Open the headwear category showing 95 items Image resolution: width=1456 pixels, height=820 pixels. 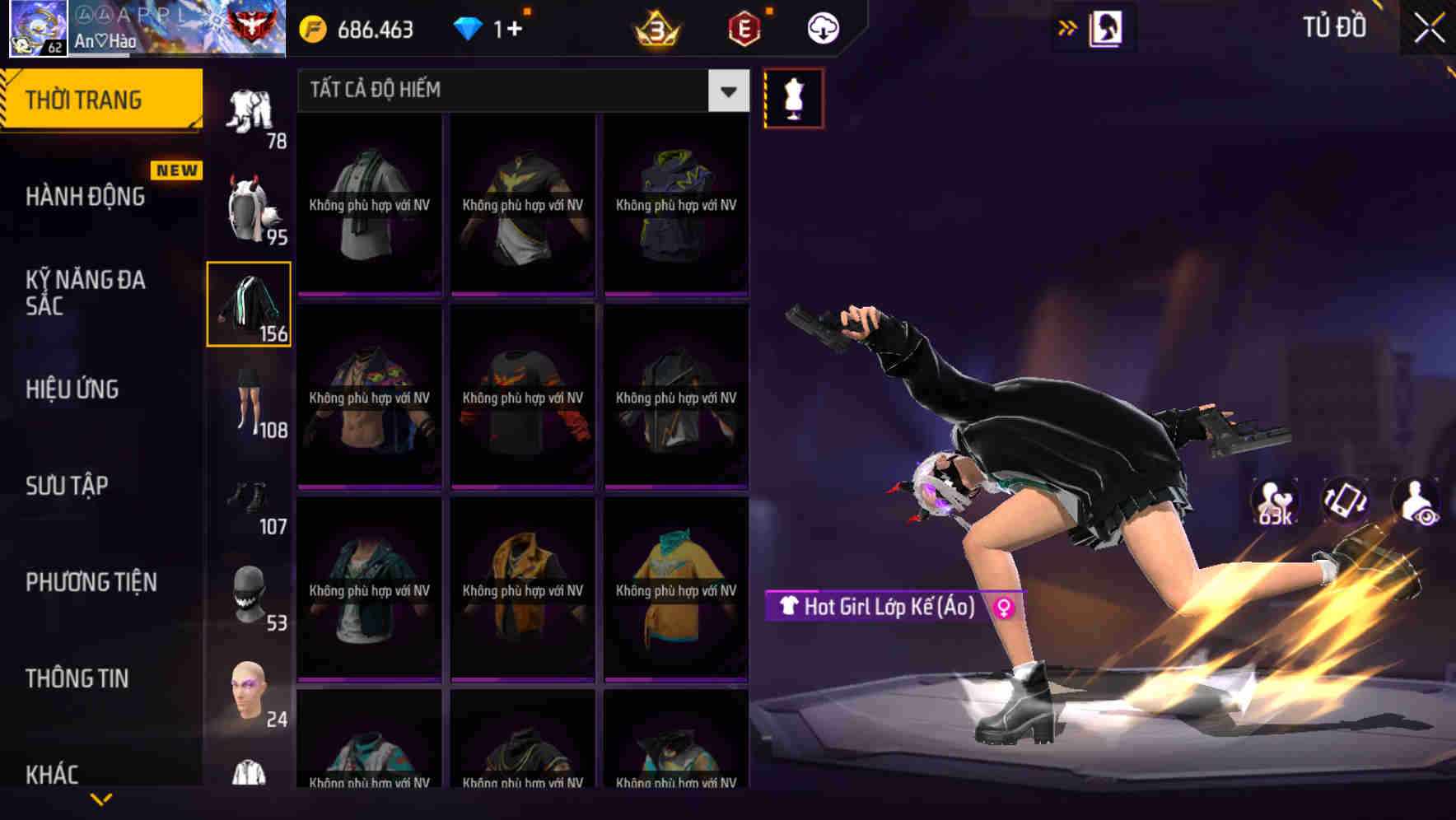pos(249,210)
